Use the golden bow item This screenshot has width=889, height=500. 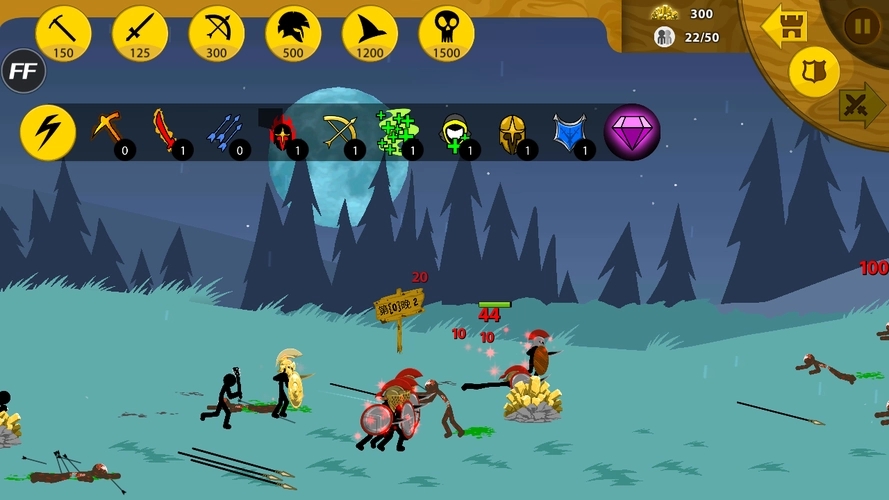click(x=340, y=132)
